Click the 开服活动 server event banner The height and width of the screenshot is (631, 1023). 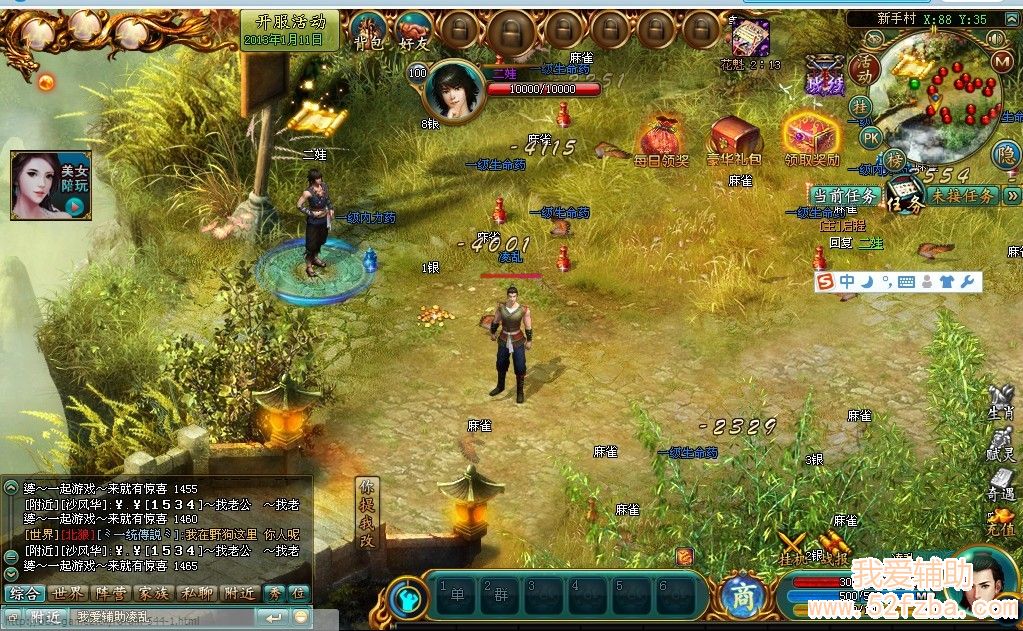point(290,29)
